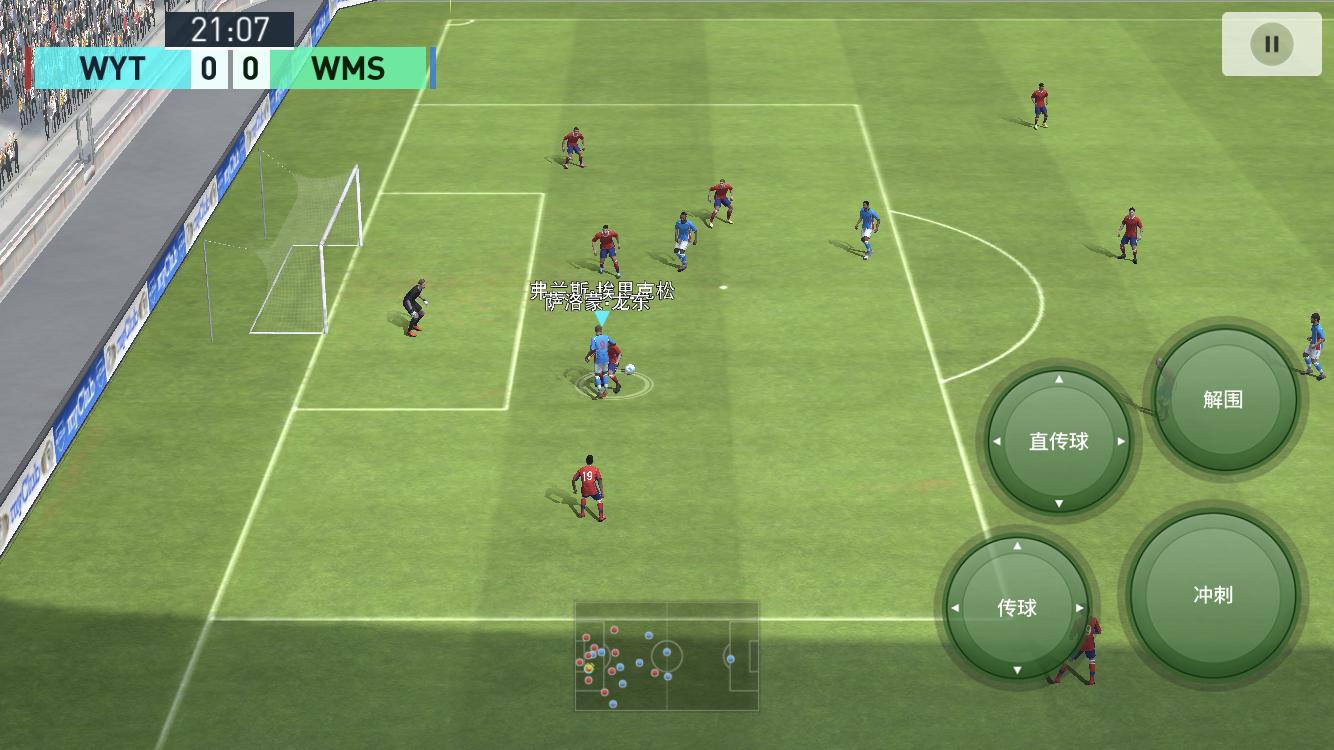Tap the 冲刺 sprint button
The width and height of the screenshot is (1334, 750).
1212,595
